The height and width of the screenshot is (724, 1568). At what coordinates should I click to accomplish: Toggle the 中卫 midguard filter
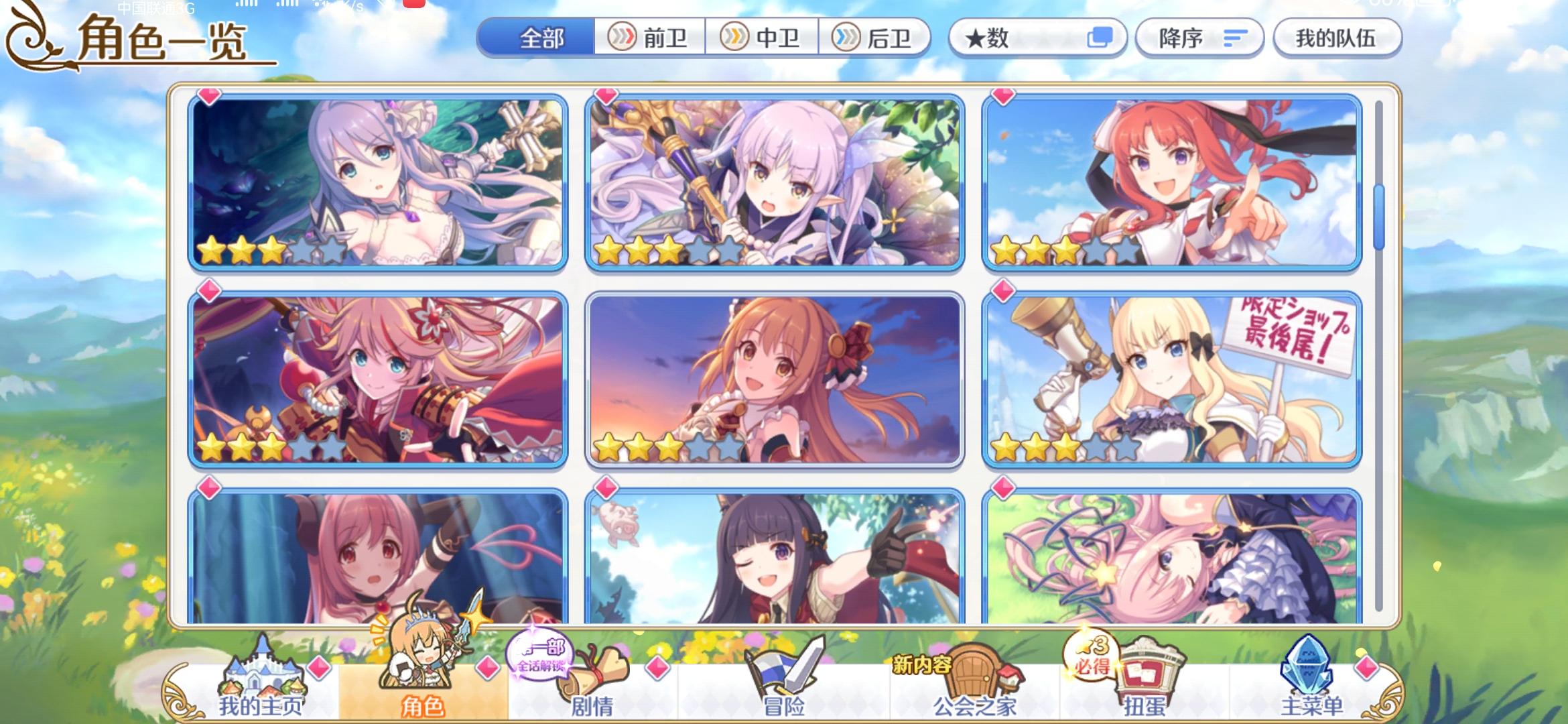click(x=761, y=38)
